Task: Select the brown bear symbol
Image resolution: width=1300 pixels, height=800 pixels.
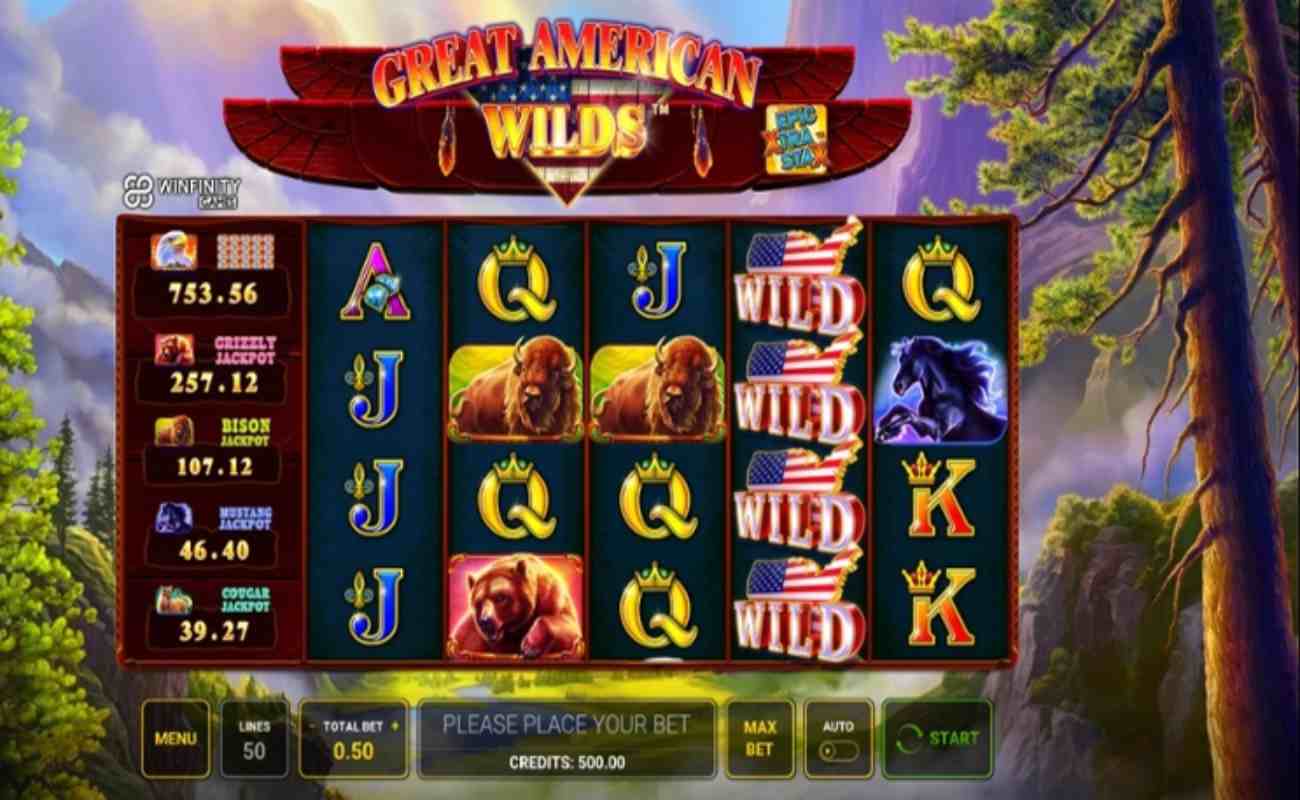Action: pos(515,613)
